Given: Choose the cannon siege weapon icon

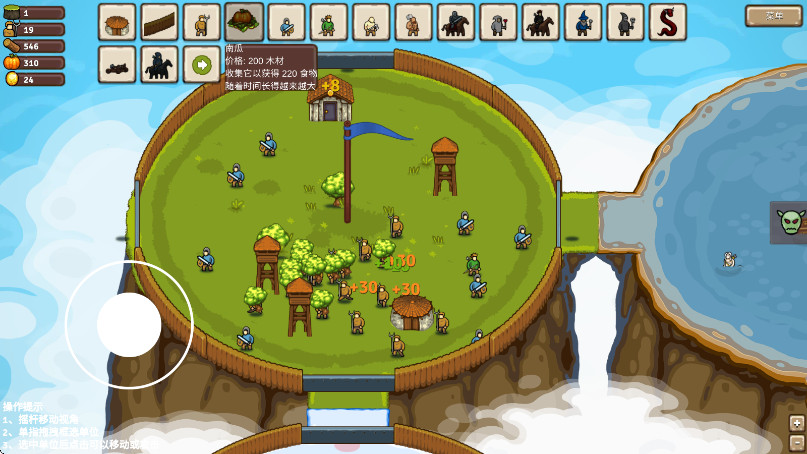Looking at the screenshot, I should (x=117, y=65).
